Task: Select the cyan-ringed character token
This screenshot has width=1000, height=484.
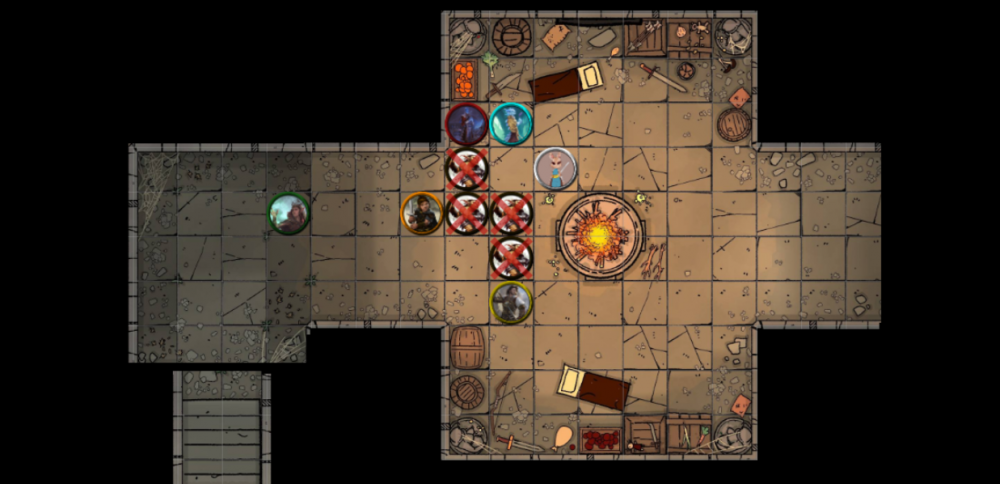Action: coord(511,124)
